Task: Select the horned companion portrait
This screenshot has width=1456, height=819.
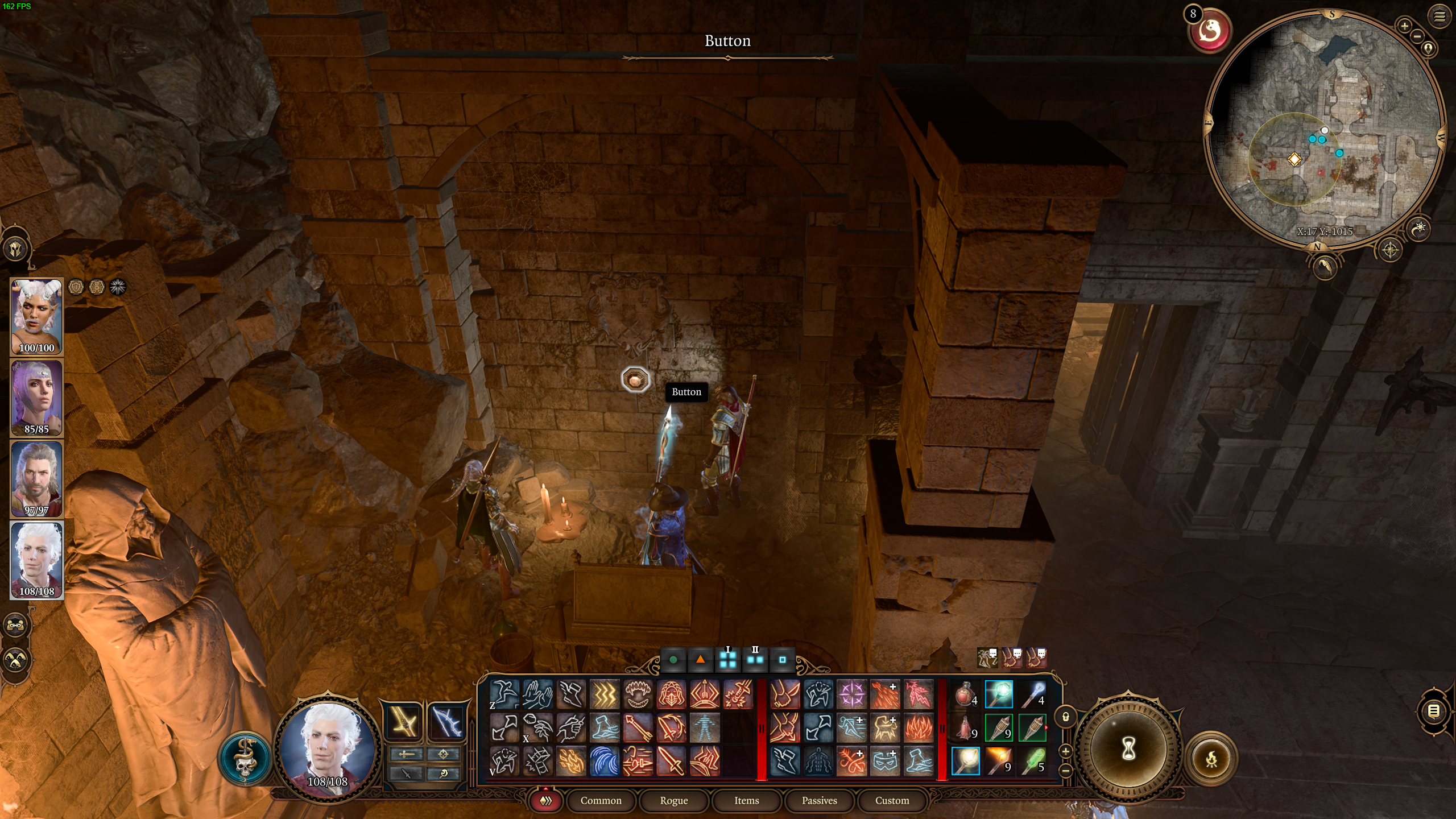Action: pyautogui.click(x=36, y=316)
